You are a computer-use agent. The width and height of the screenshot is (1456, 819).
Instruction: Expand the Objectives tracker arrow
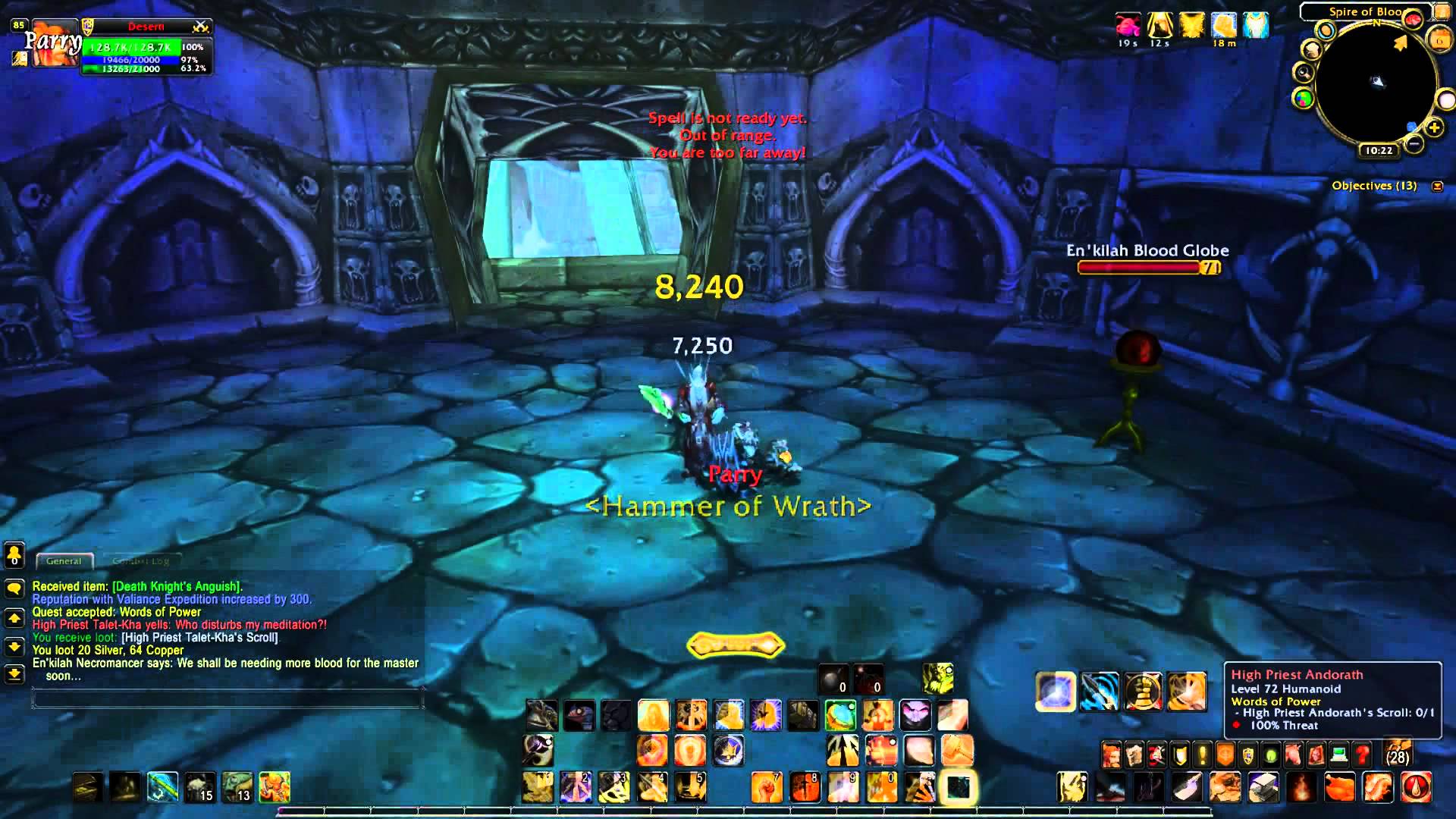[1437, 186]
